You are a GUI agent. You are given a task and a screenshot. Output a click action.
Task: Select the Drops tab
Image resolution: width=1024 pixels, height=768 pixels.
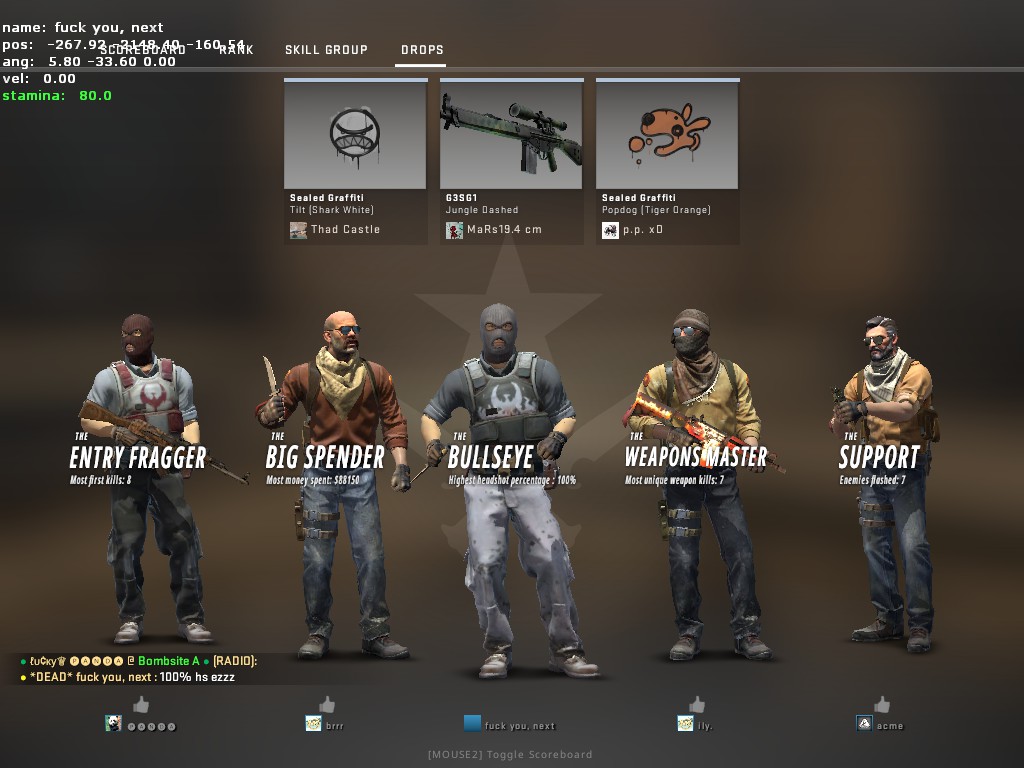click(422, 50)
